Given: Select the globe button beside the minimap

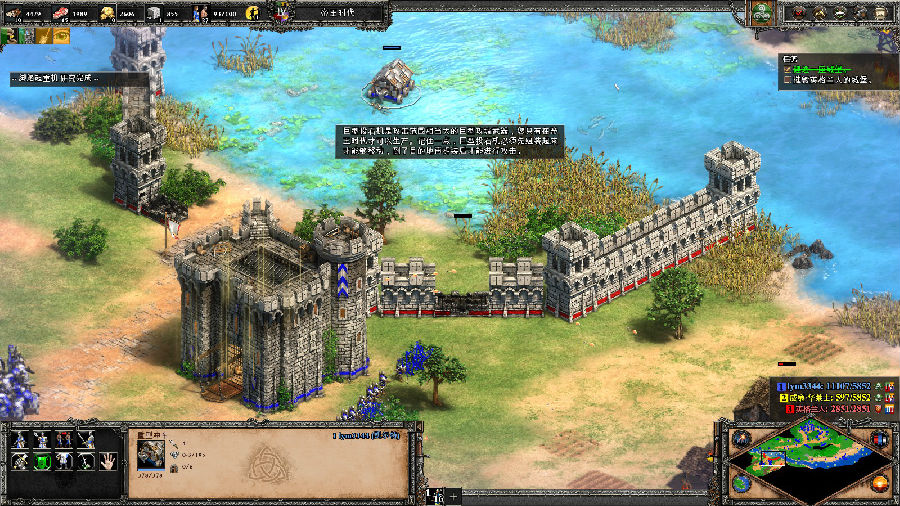Looking at the screenshot, I should [x=740, y=483].
